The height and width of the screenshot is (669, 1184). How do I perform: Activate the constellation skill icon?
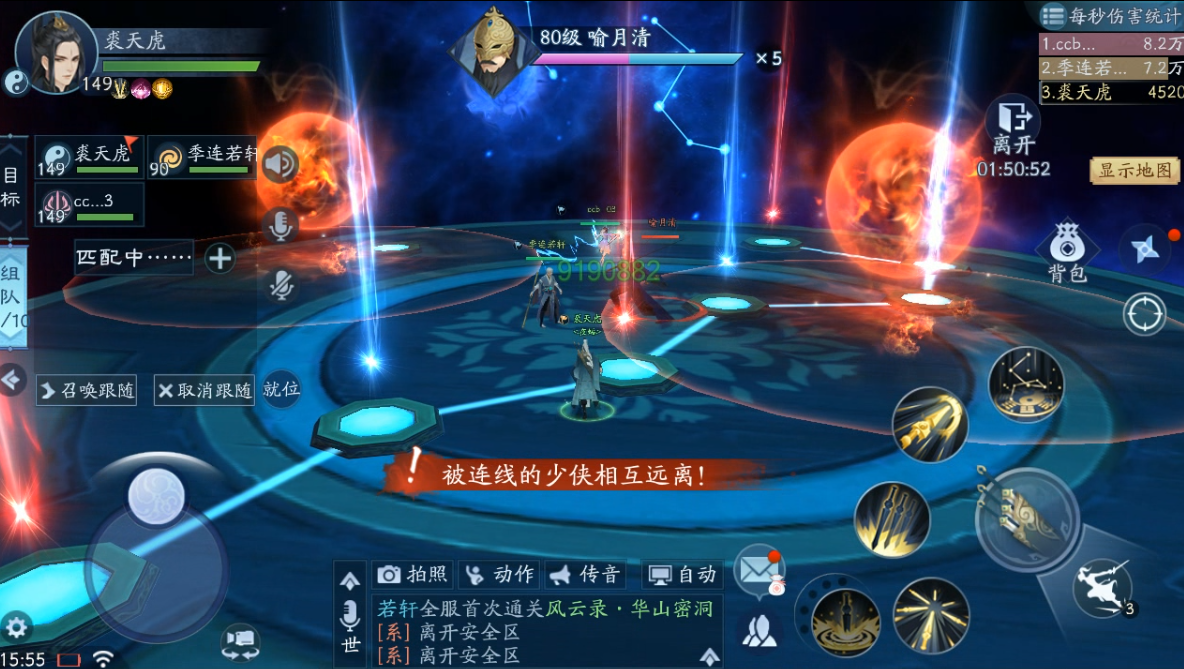pyautogui.click(x=1026, y=384)
